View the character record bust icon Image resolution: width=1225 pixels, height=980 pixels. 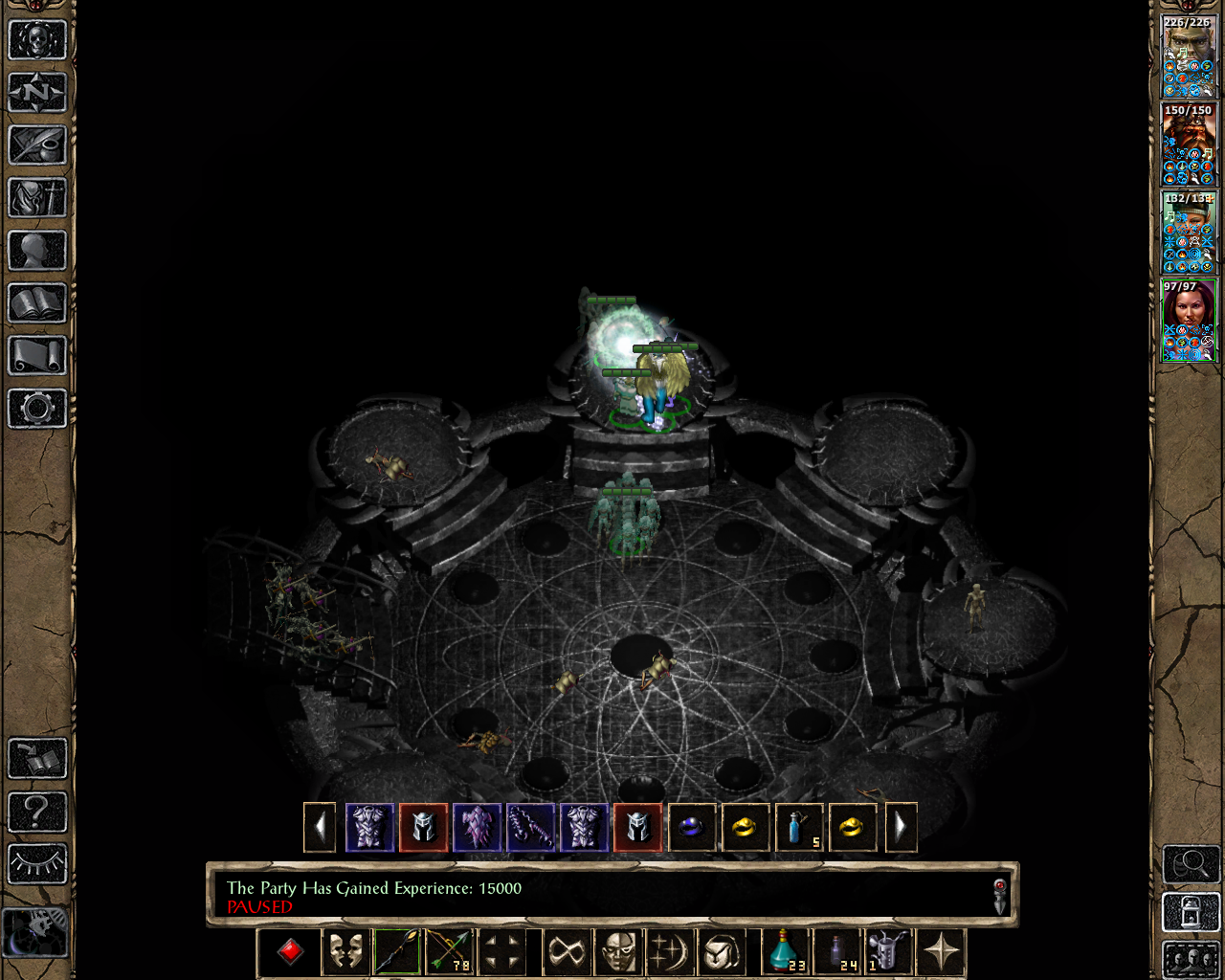[36, 250]
